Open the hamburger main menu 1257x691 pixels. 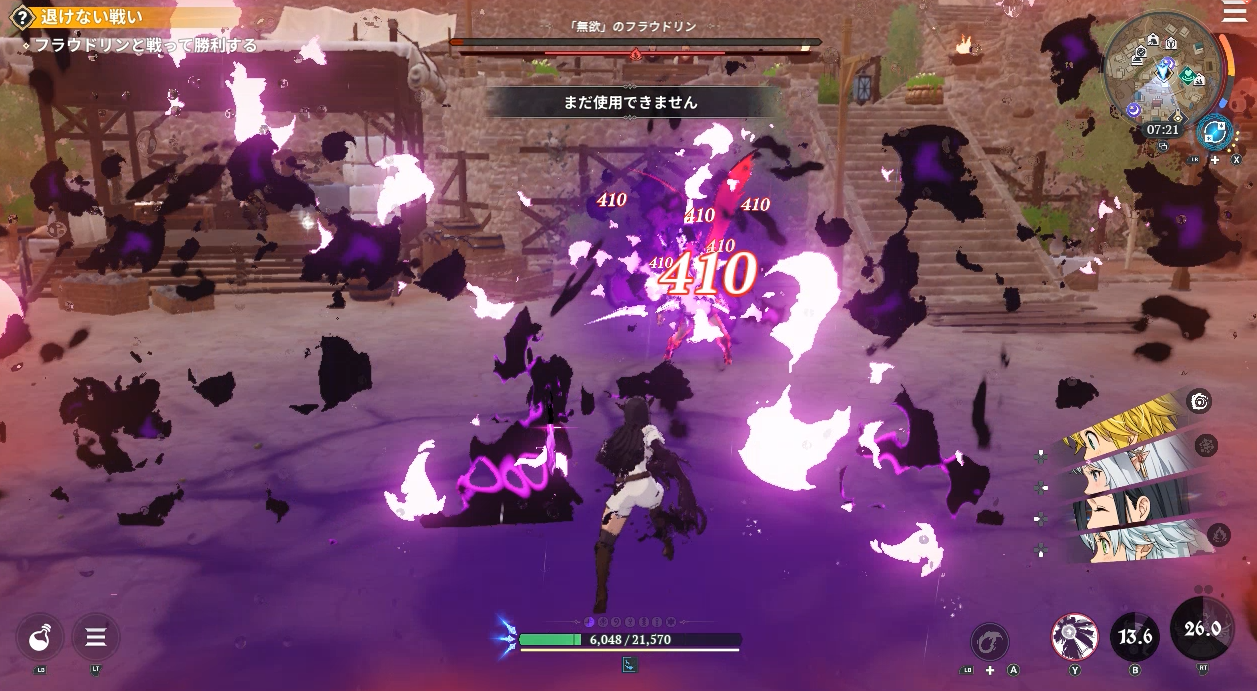[1235, 12]
